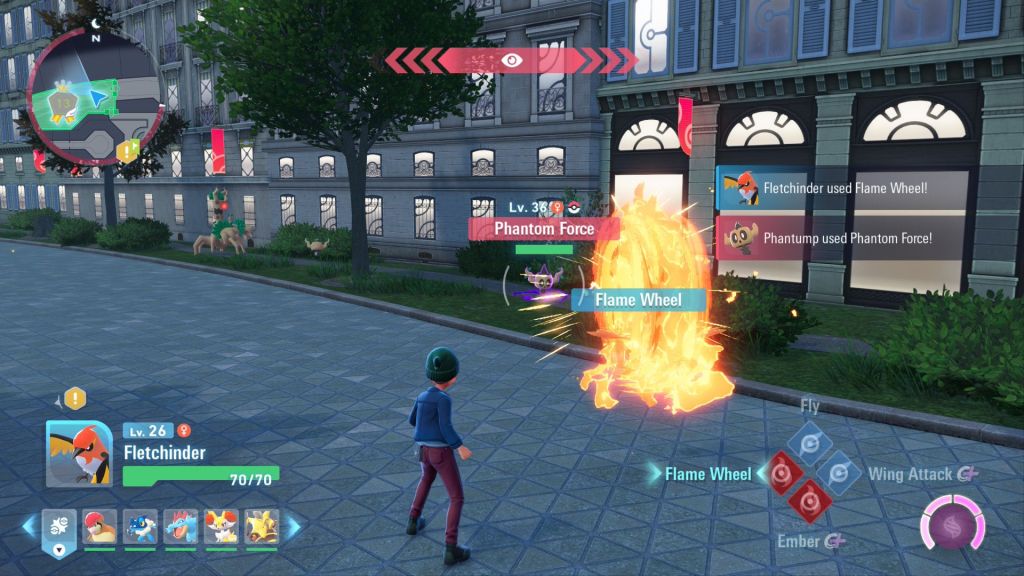This screenshot has height=576, width=1024.
Task: Click the red eye alert indicator
Action: pyautogui.click(x=512, y=60)
